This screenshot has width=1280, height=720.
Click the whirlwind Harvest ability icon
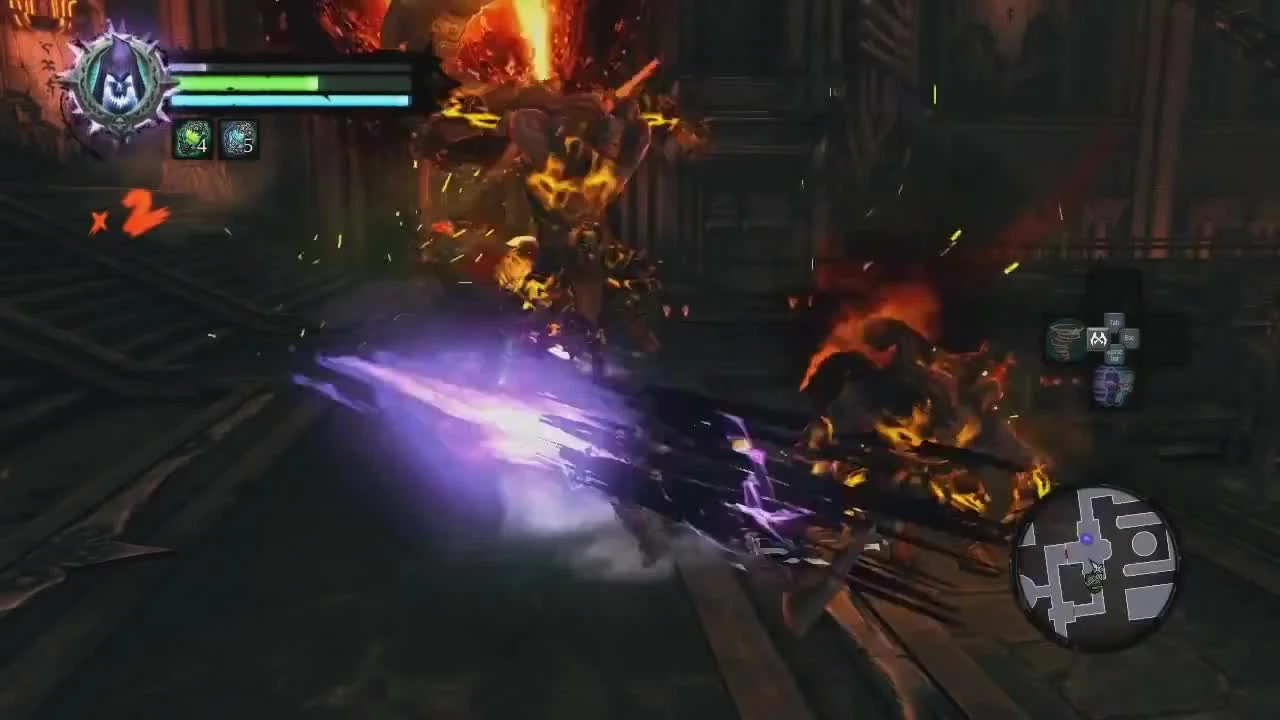tap(1065, 340)
